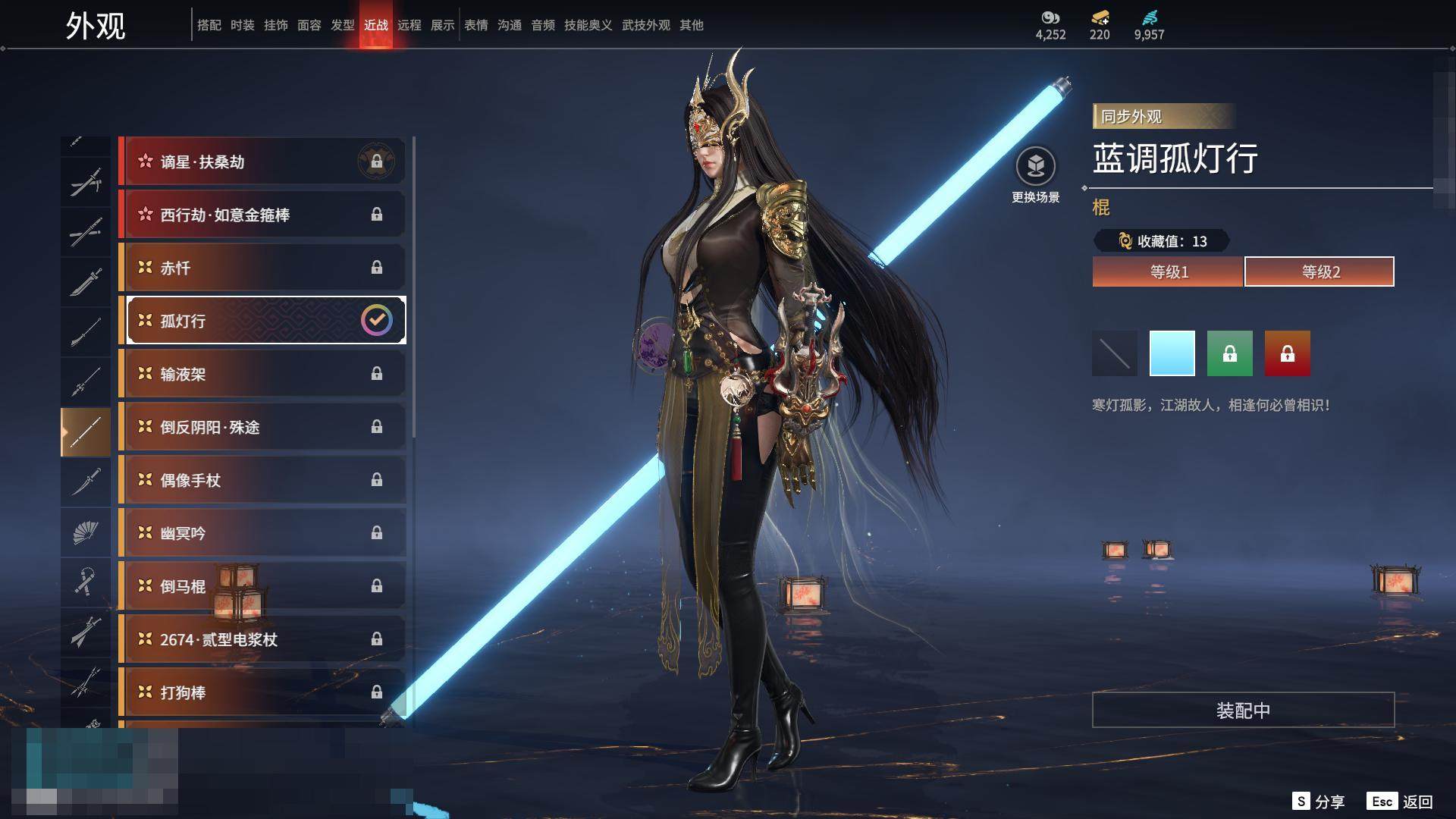Switch to the 时装 tab
The image size is (1456, 819).
coord(243,25)
